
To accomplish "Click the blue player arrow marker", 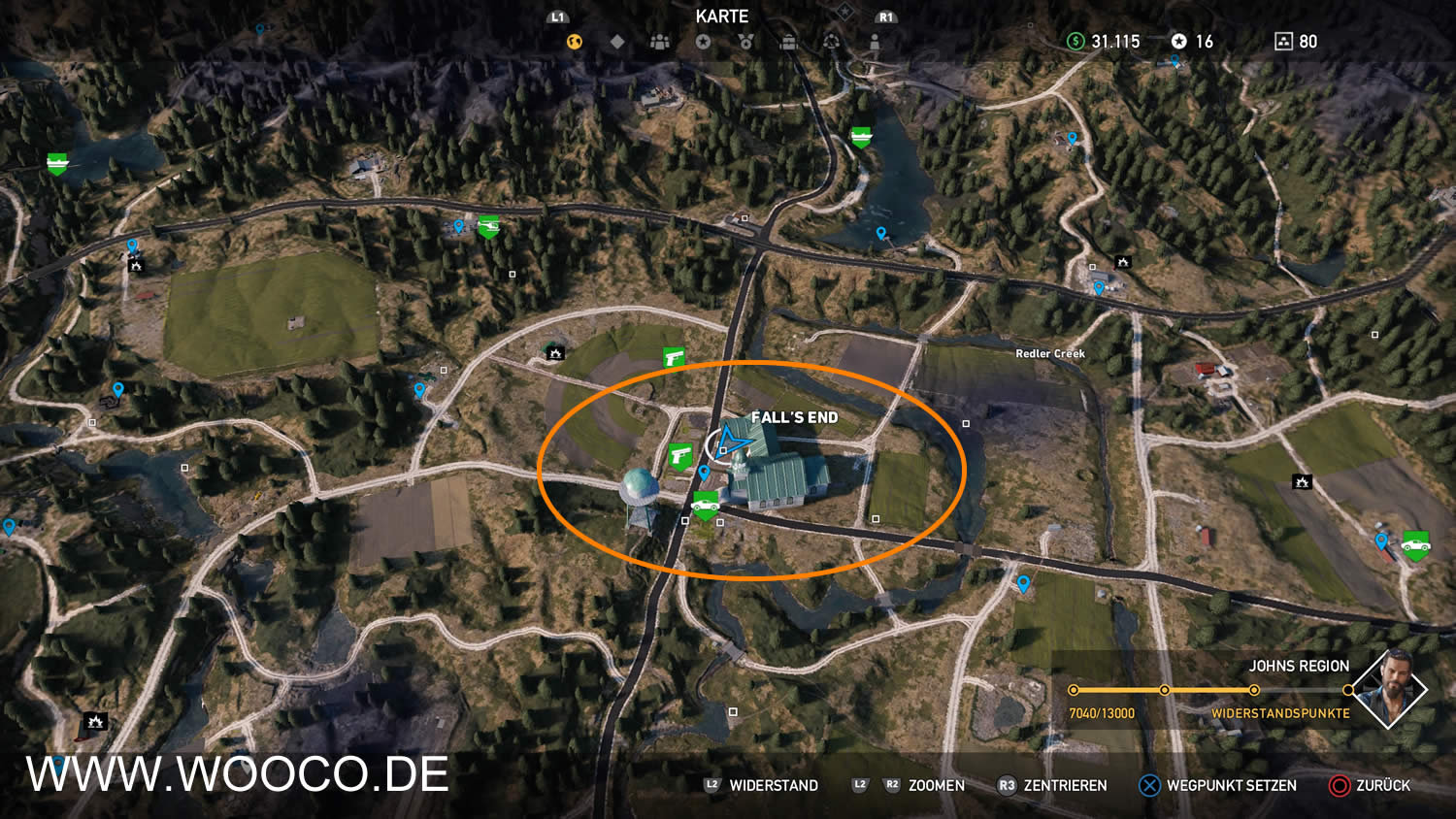I will (731, 441).
